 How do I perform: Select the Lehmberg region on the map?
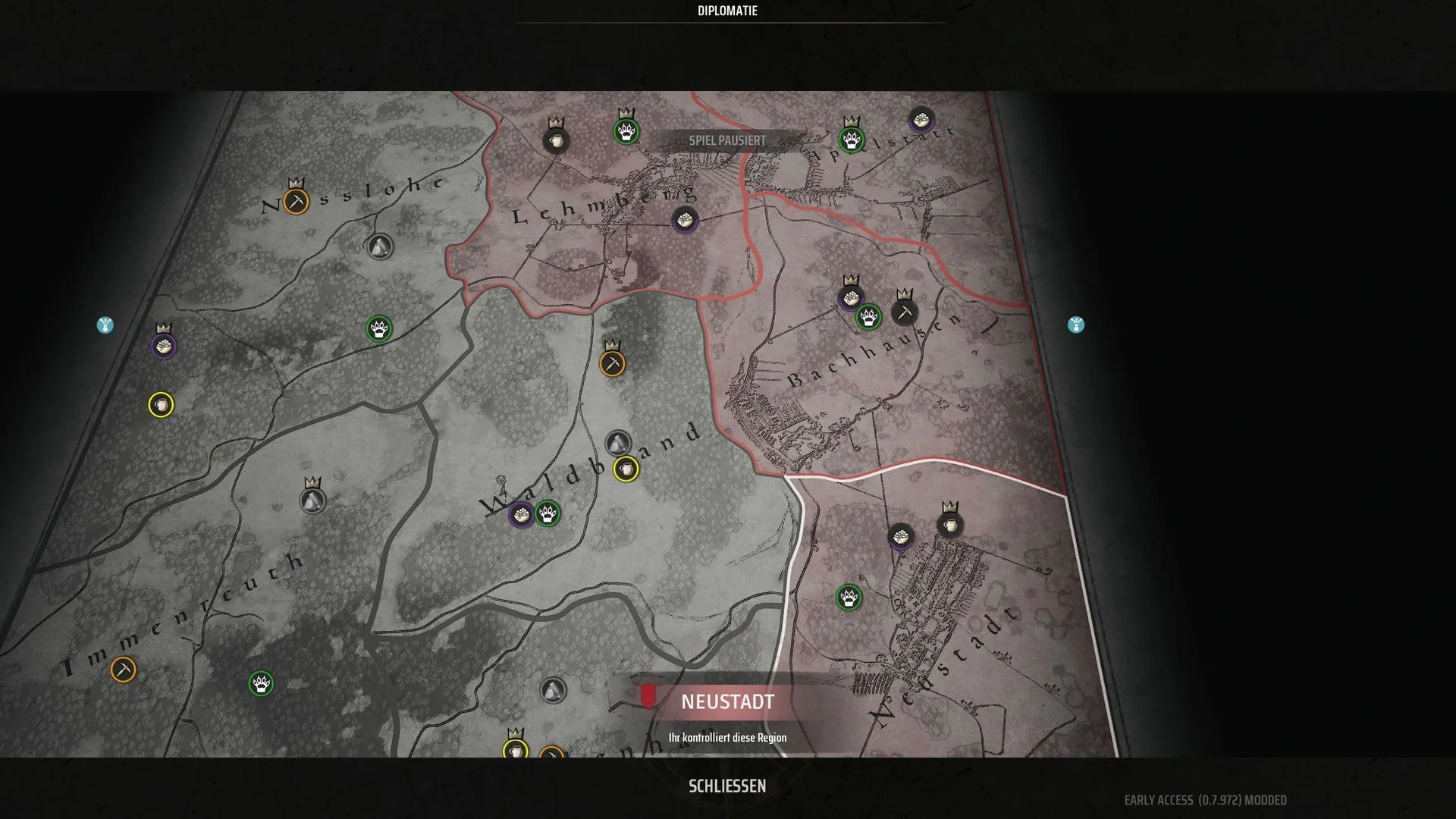pyautogui.click(x=603, y=205)
